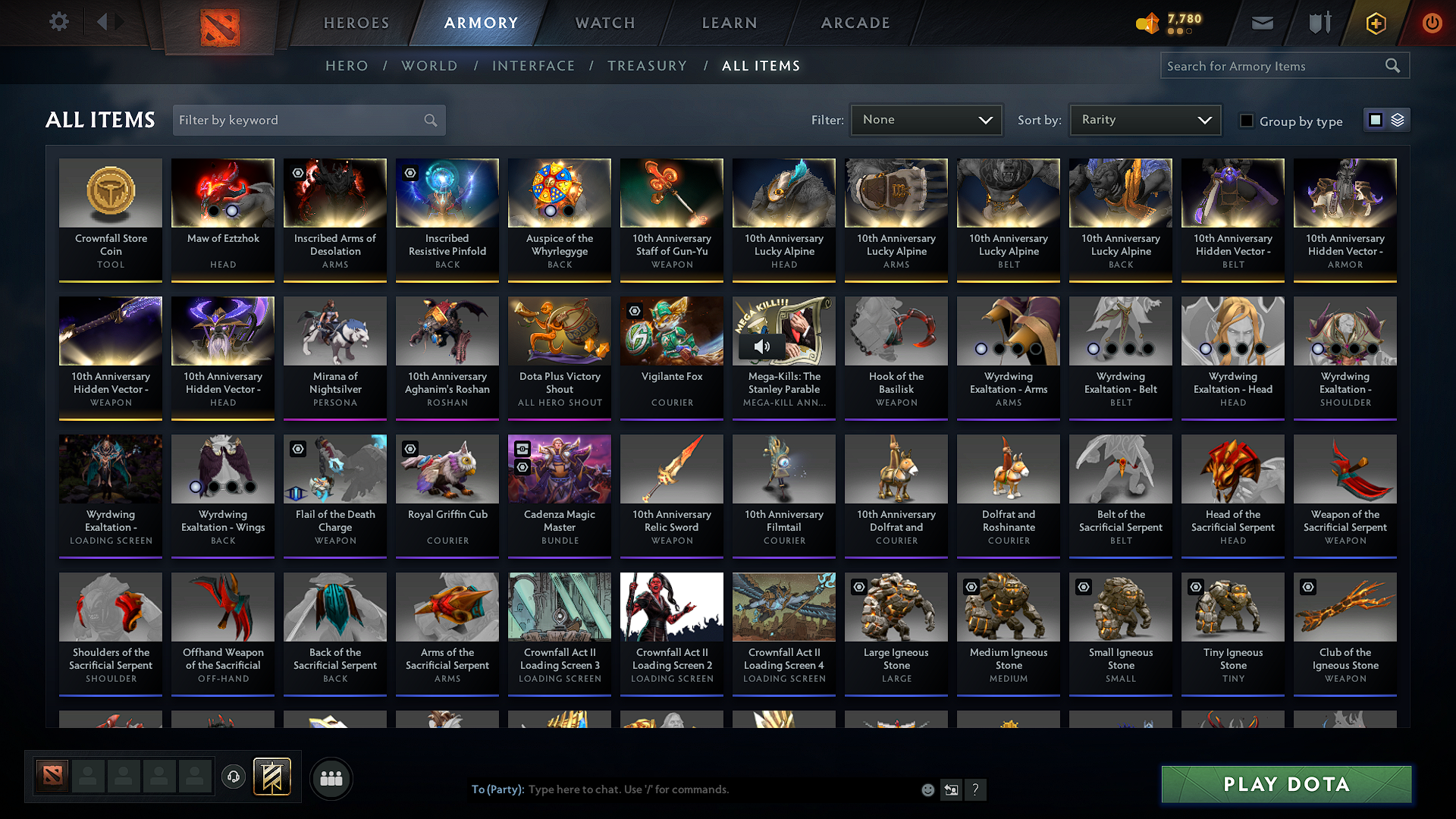1456x819 pixels.
Task: Unmute the Mega-Kills Stanley Parable preview
Action: click(762, 347)
